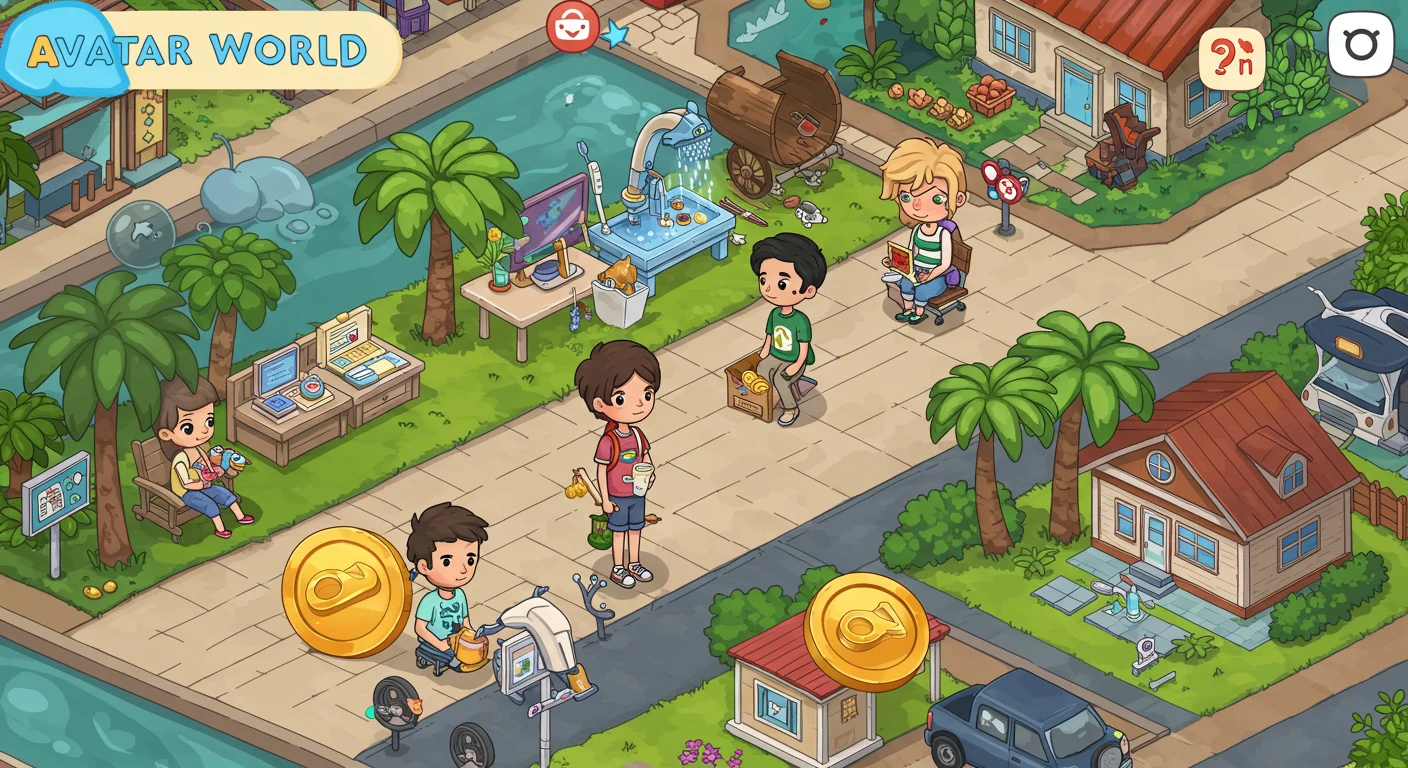Open the camera icon in the top right
Image resolution: width=1408 pixels, height=768 pixels.
coord(1359,44)
